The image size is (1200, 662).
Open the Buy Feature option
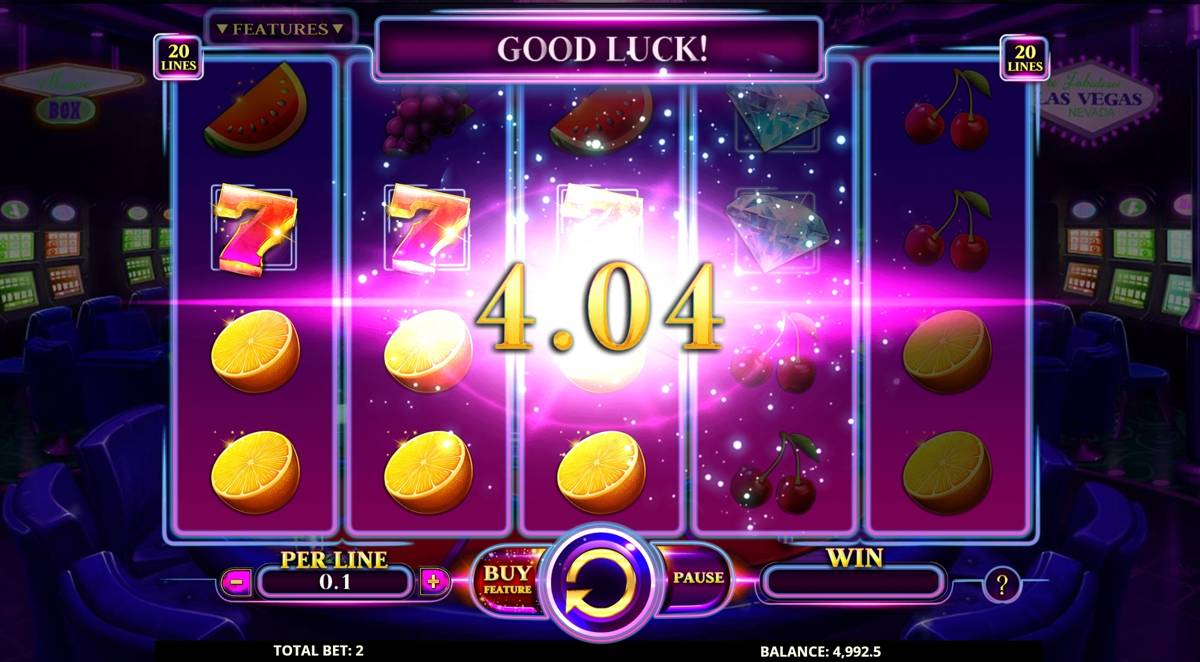pos(508,580)
